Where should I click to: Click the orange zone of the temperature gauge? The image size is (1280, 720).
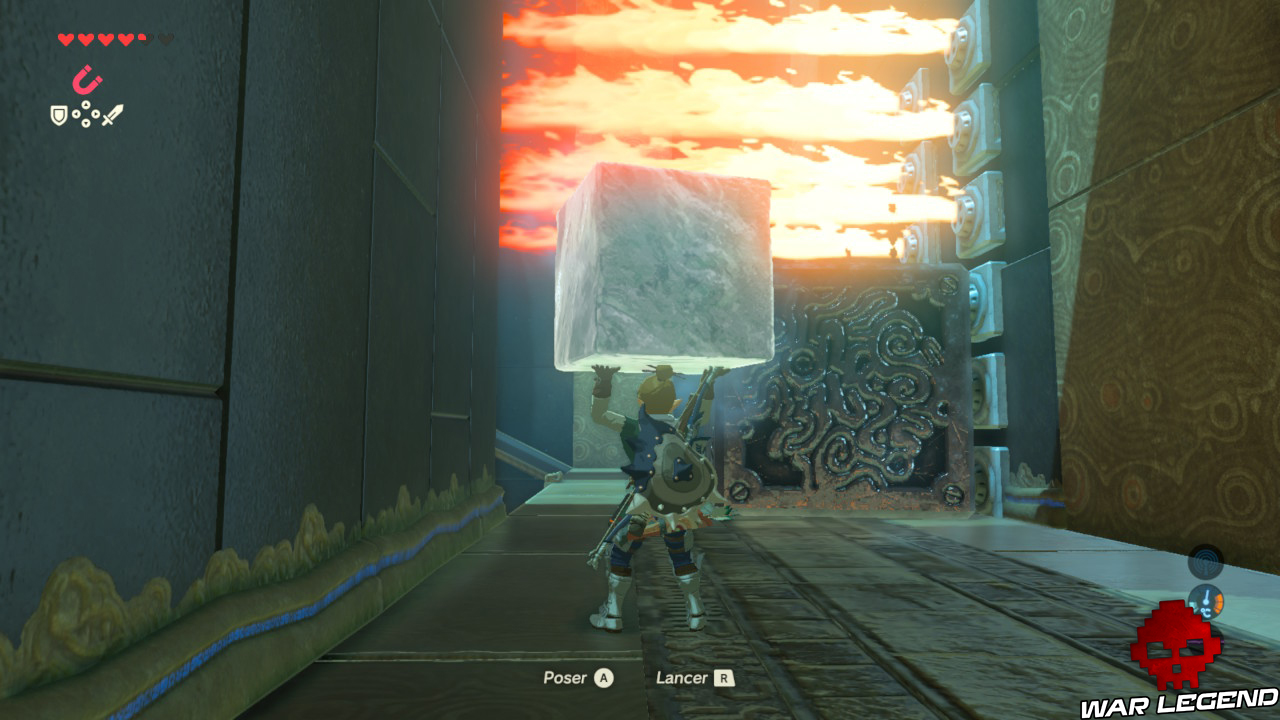(1218, 602)
